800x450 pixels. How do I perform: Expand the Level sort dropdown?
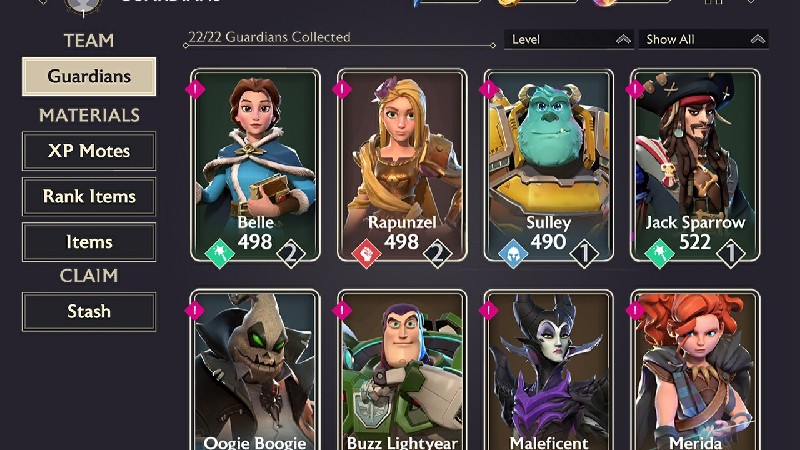click(x=568, y=40)
